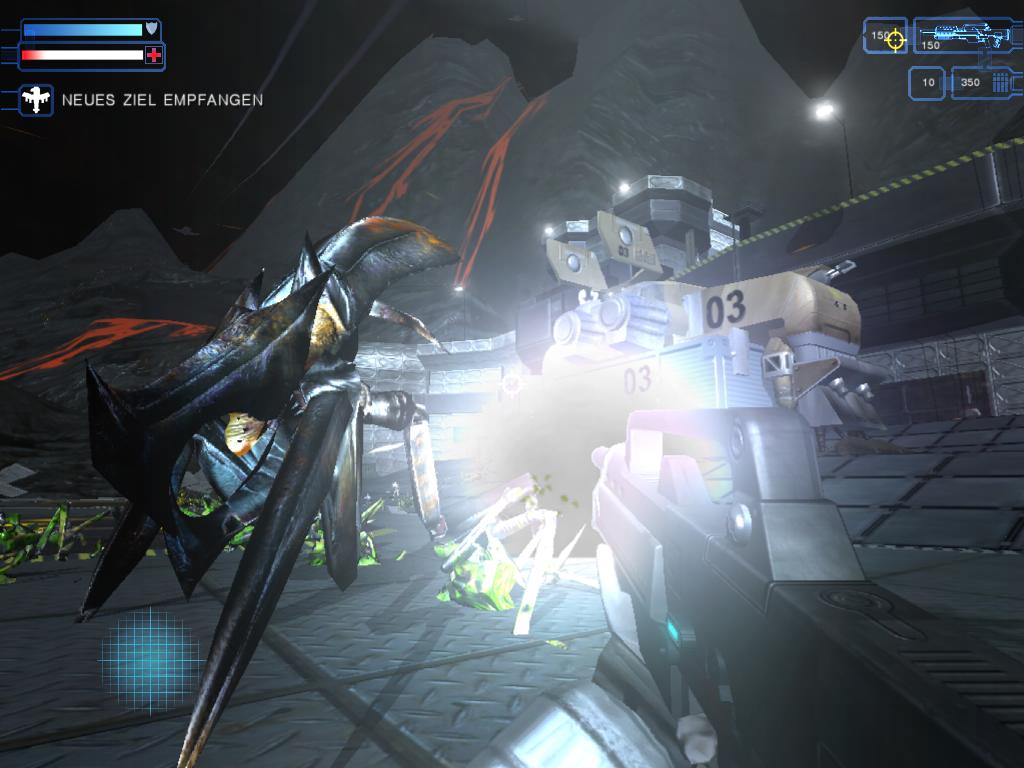Open the objective eagle emblem icon

point(36,99)
